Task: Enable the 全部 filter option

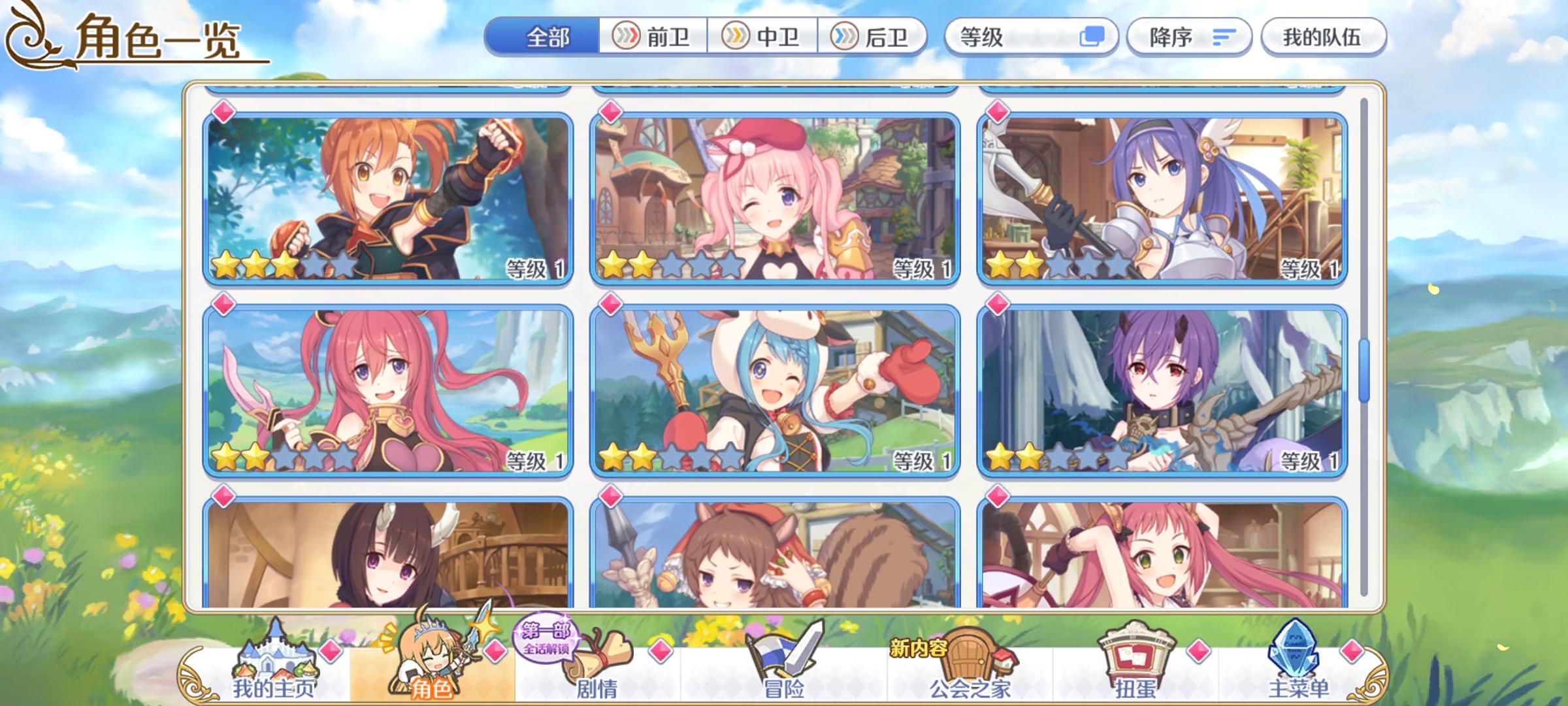Action: tap(547, 37)
